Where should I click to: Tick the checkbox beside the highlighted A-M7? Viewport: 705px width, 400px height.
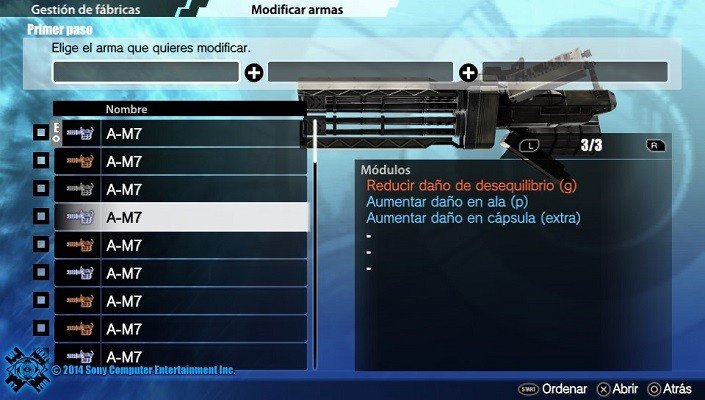point(41,217)
